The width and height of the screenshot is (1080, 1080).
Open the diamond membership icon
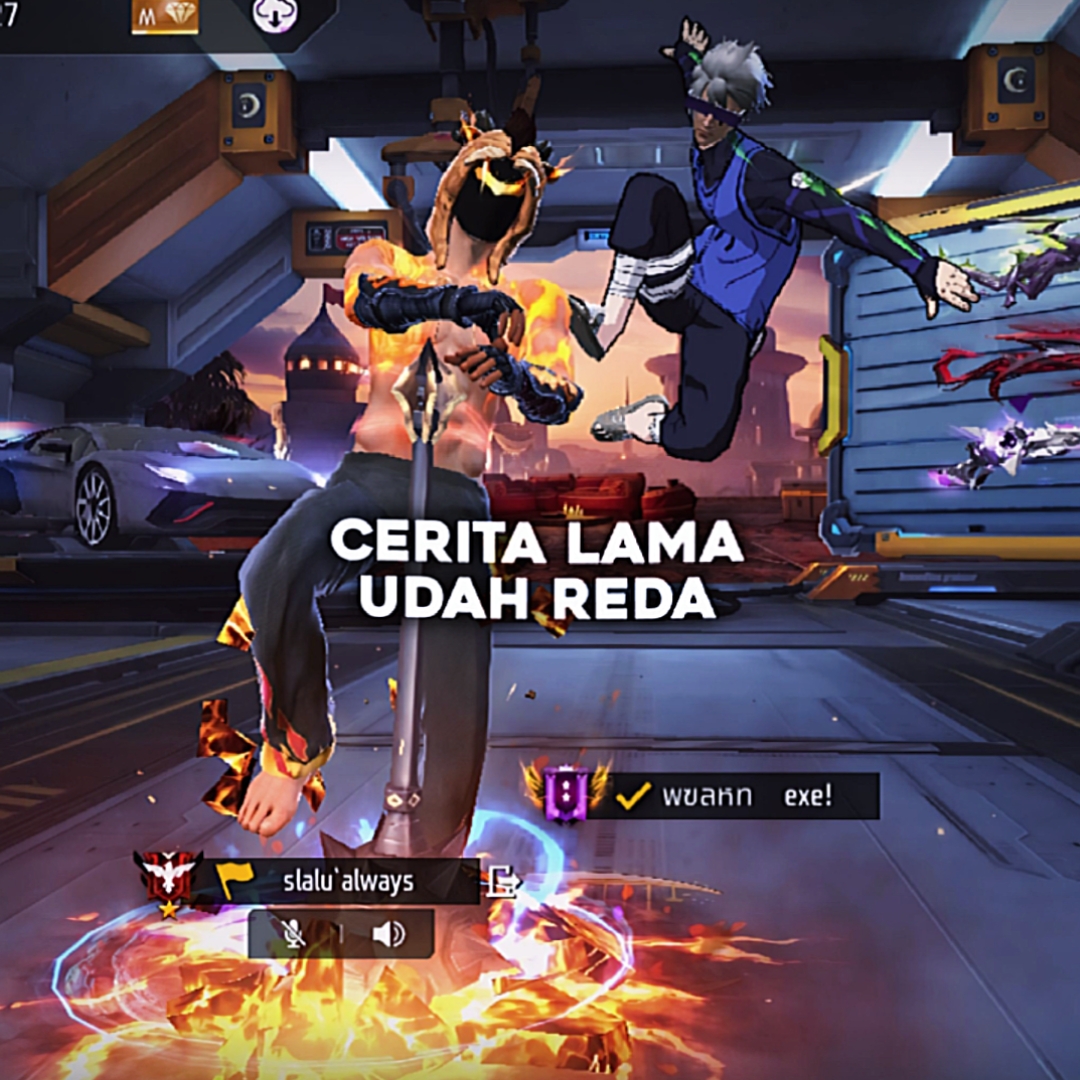pos(165,17)
